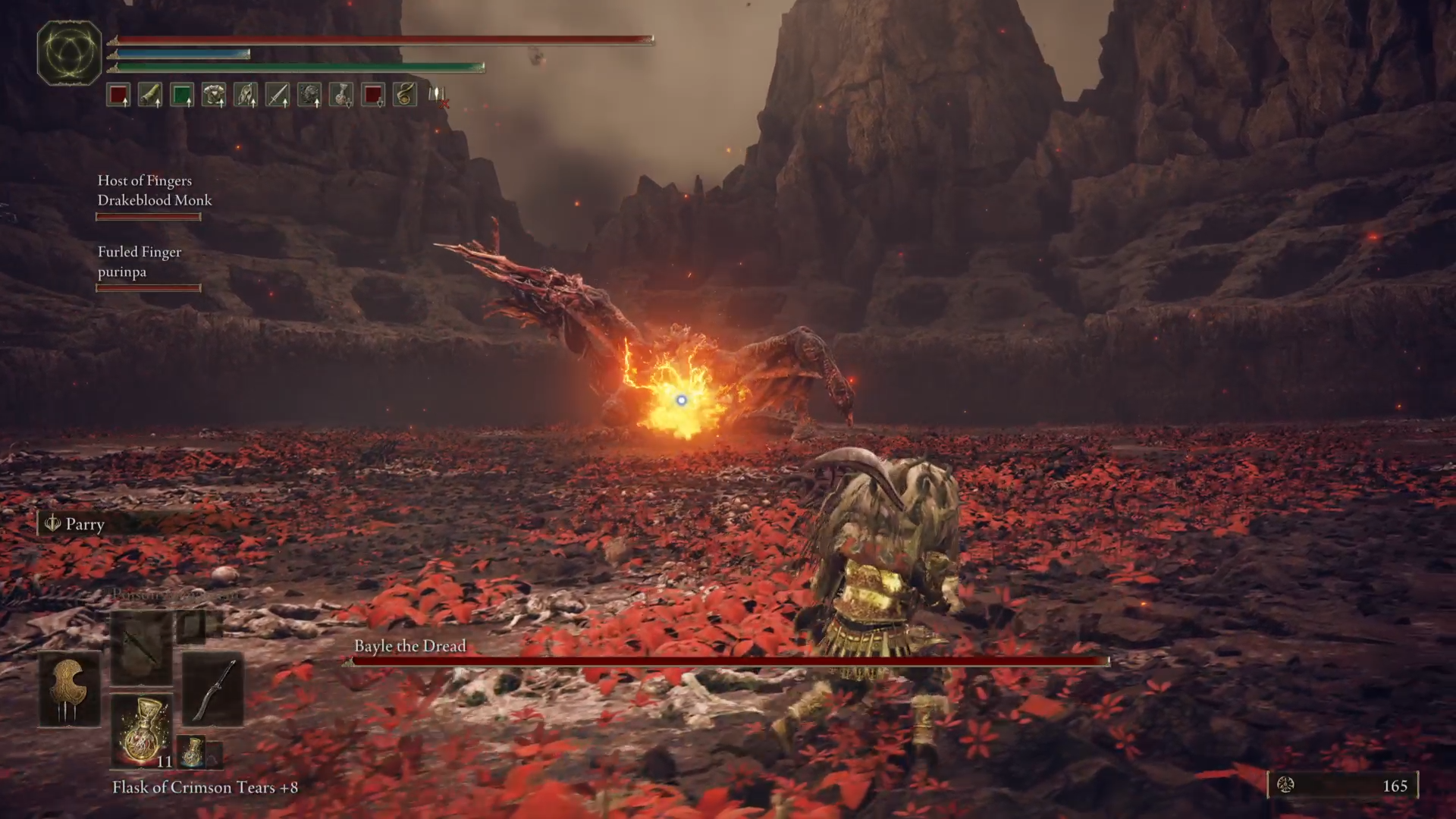Click the golden shield left-hand slot

70,689
